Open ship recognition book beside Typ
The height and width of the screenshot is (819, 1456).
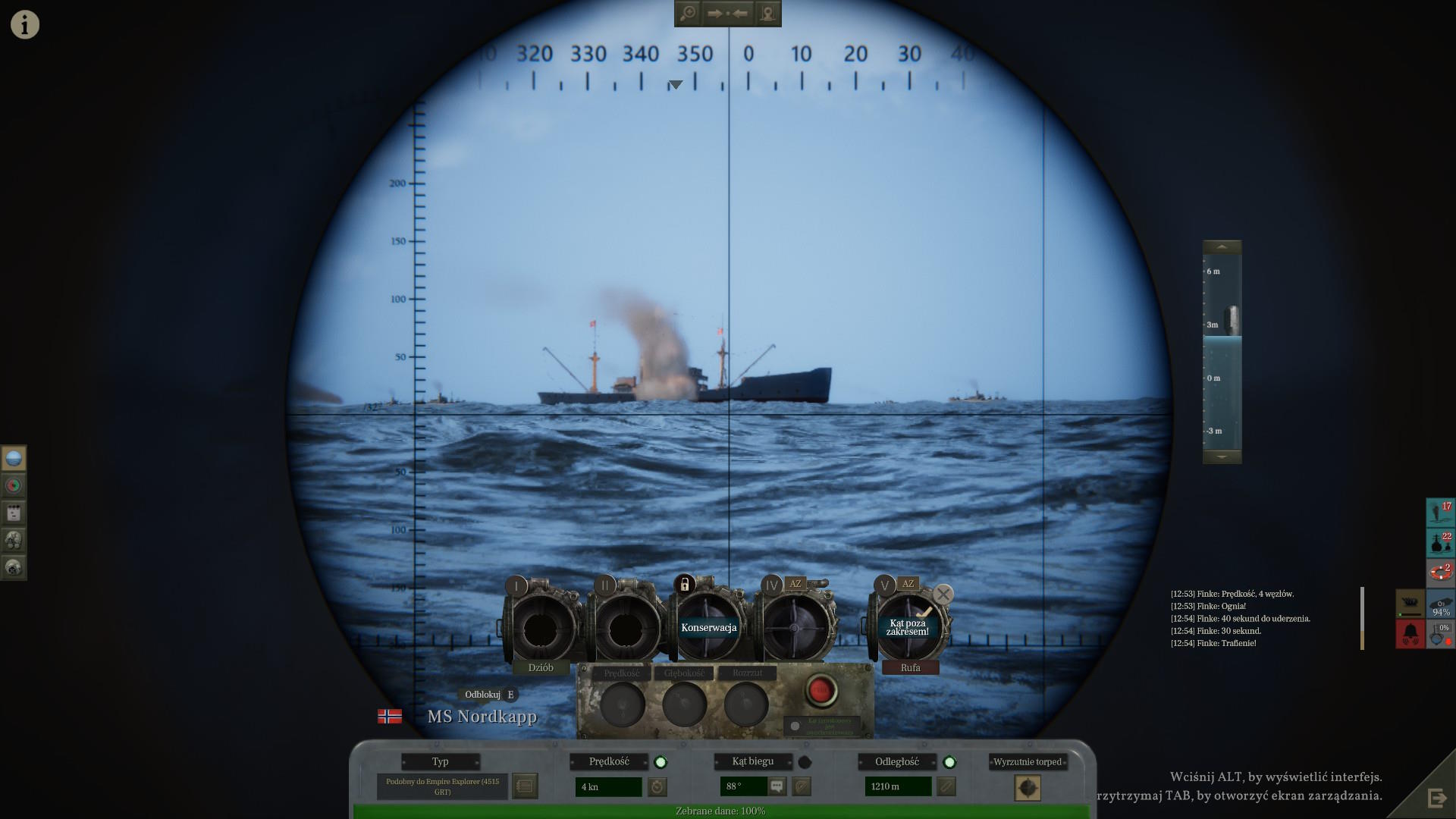tap(525, 786)
